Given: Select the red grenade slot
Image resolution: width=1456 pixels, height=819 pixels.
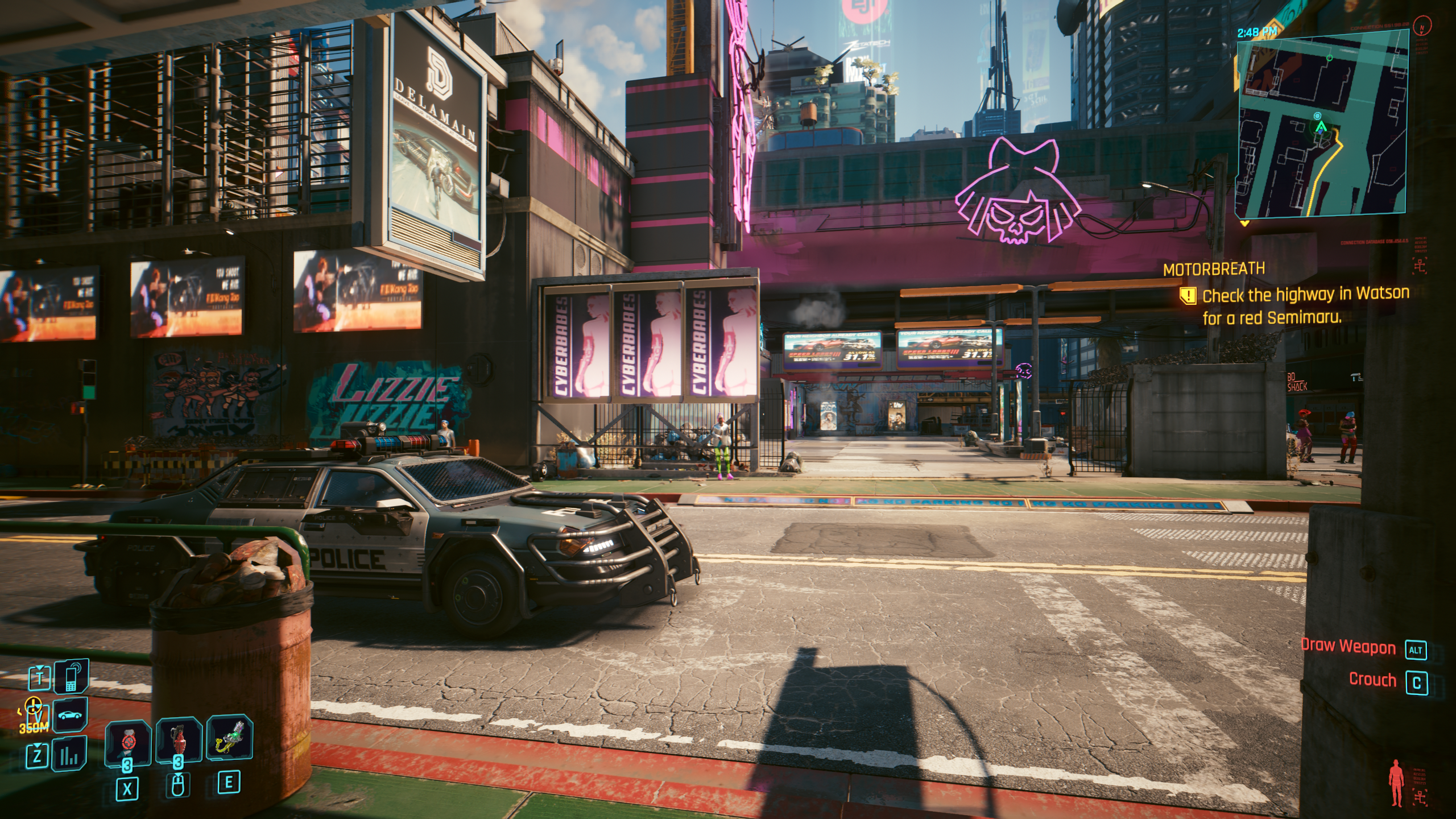Looking at the screenshot, I should (179, 741).
